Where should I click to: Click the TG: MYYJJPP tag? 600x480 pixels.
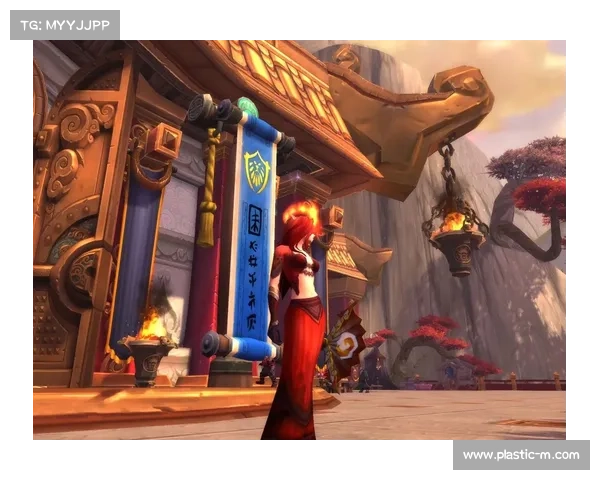click(64, 24)
